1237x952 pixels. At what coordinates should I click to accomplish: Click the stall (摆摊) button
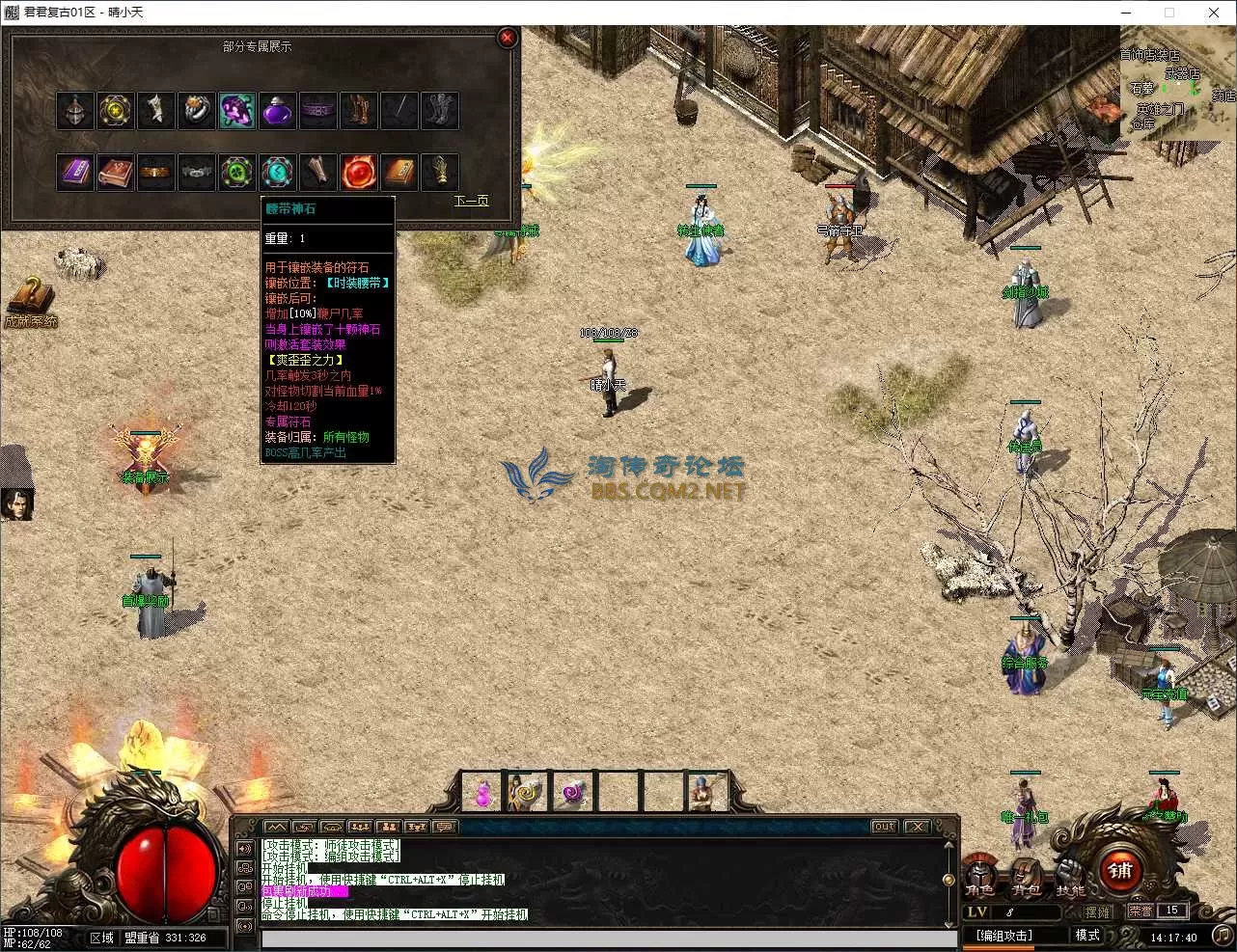(x=1097, y=911)
